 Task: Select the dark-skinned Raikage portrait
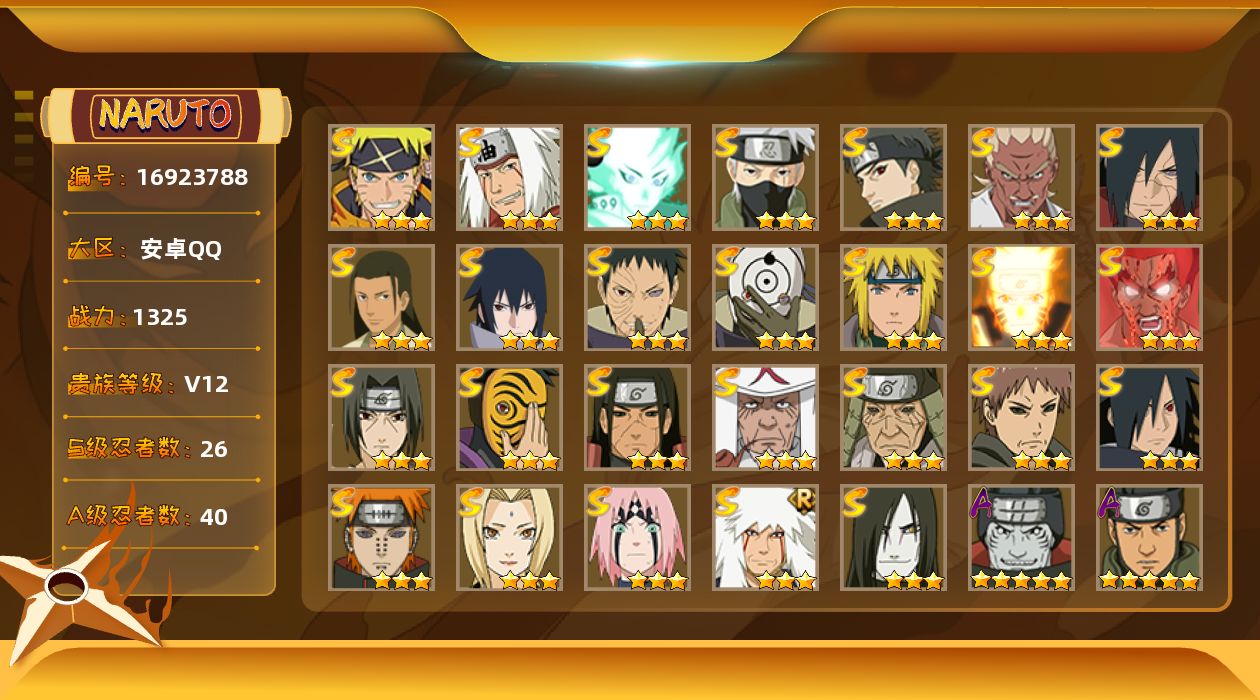[x=1021, y=177]
